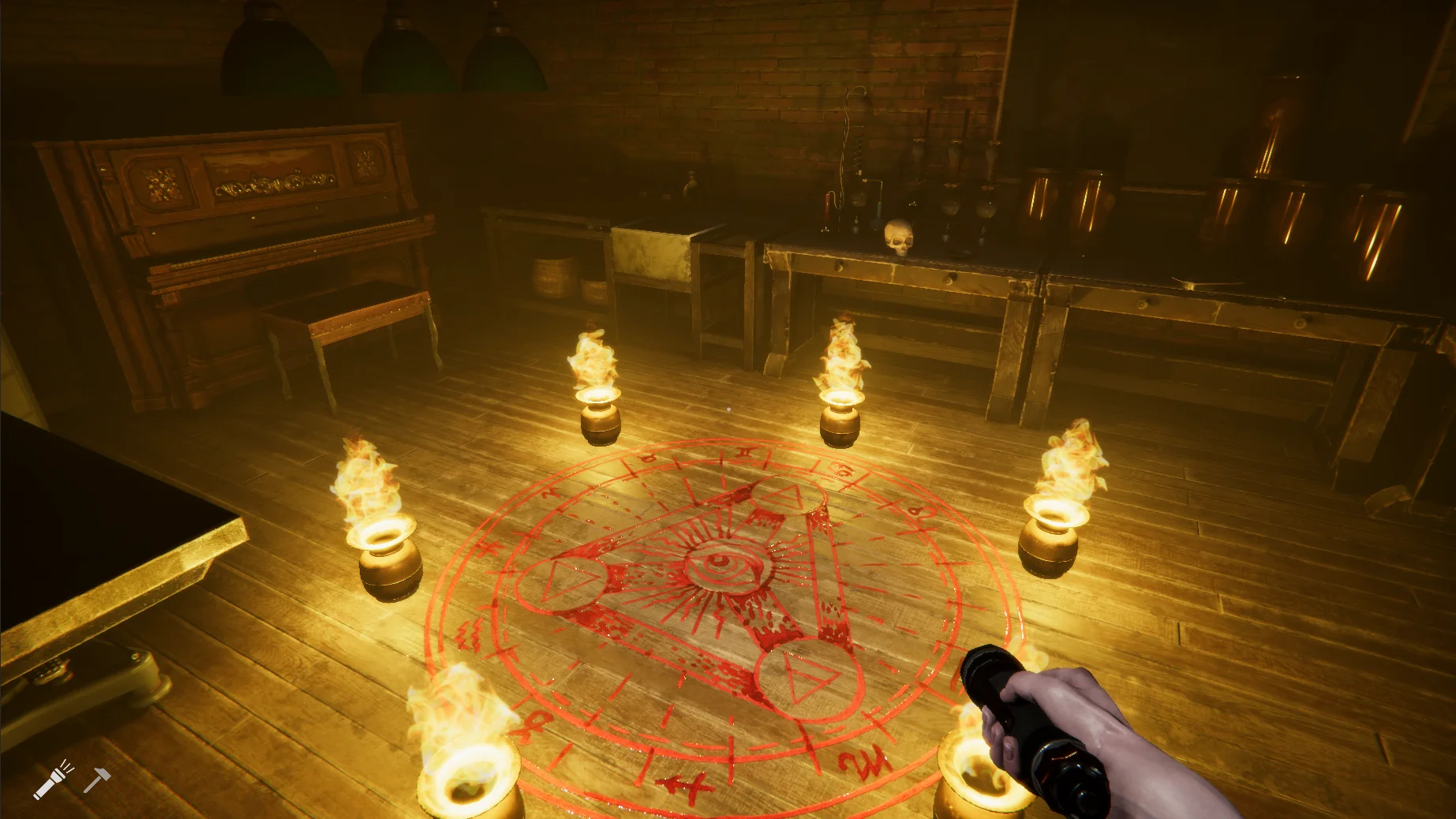Inspect the skull on the workbench
The image size is (1456, 819).
900,237
